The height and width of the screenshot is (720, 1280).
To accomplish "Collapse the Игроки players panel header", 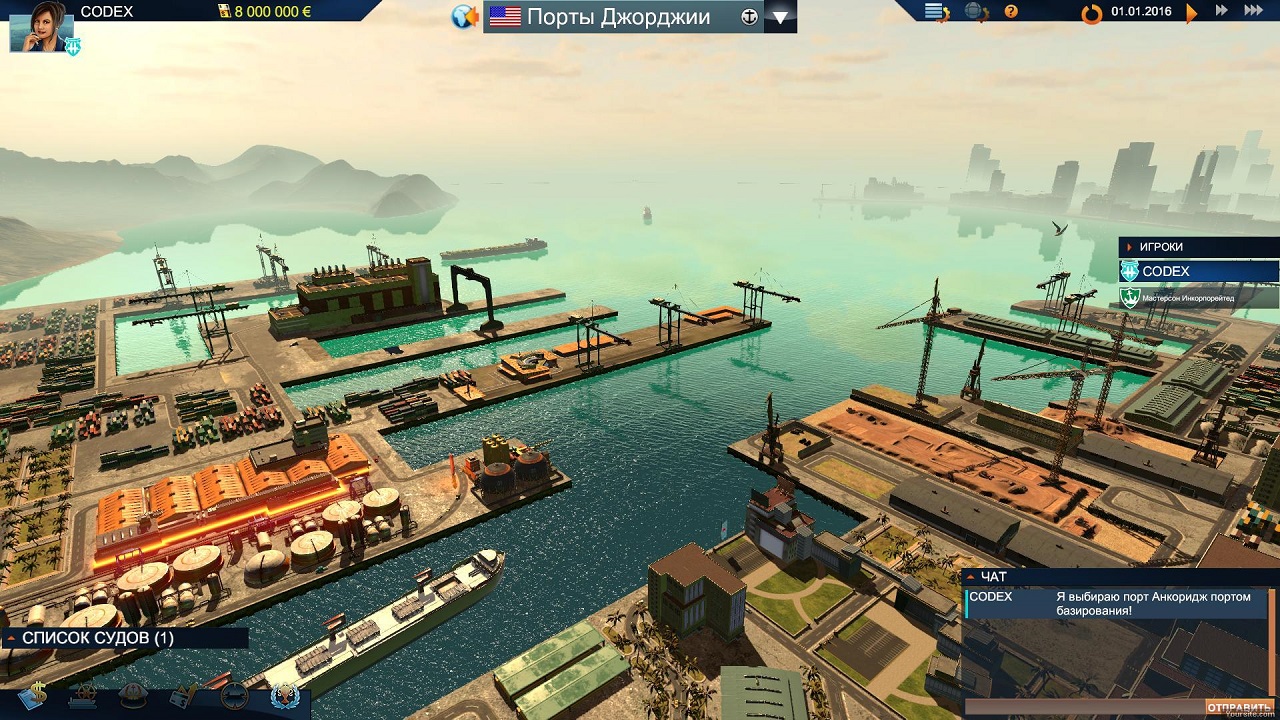I will pos(1199,247).
